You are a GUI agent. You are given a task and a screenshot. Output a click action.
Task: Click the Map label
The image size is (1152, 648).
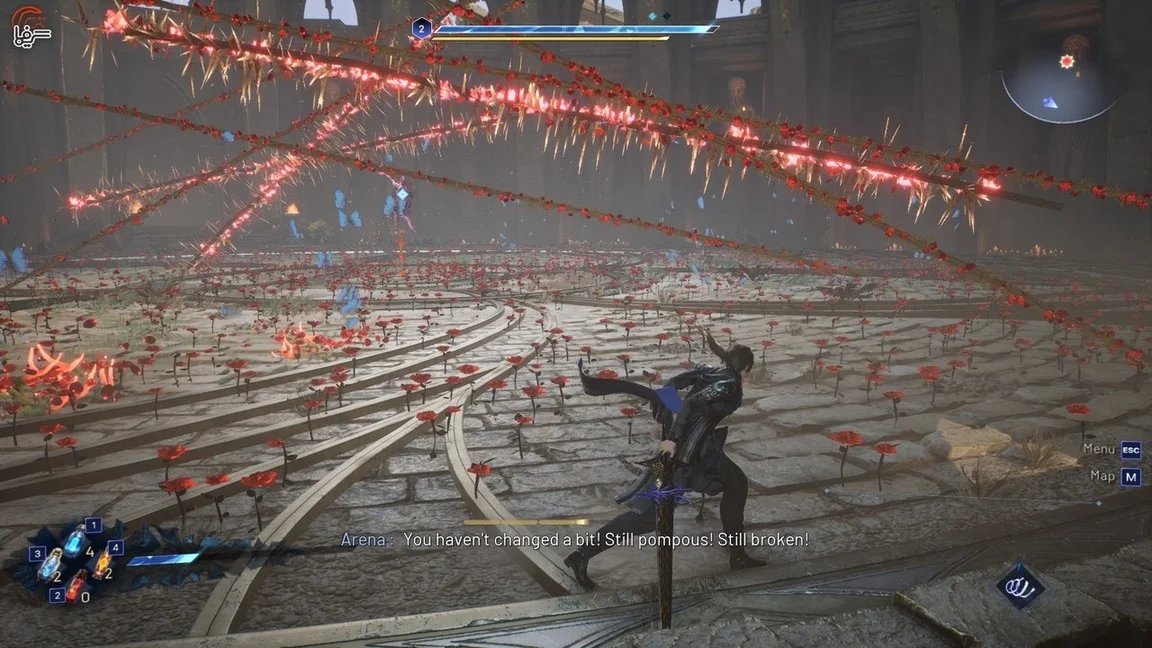point(1102,476)
